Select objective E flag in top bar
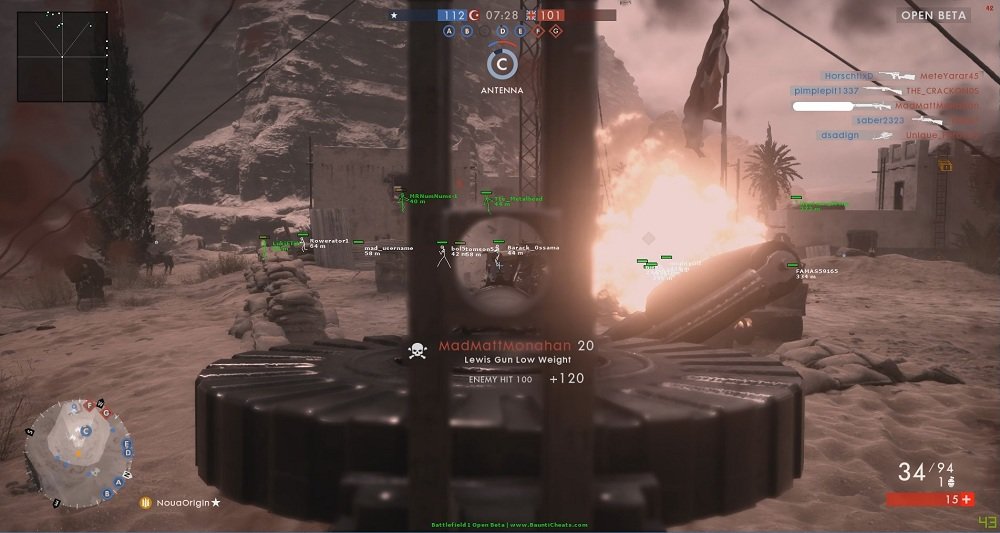 pos(521,31)
